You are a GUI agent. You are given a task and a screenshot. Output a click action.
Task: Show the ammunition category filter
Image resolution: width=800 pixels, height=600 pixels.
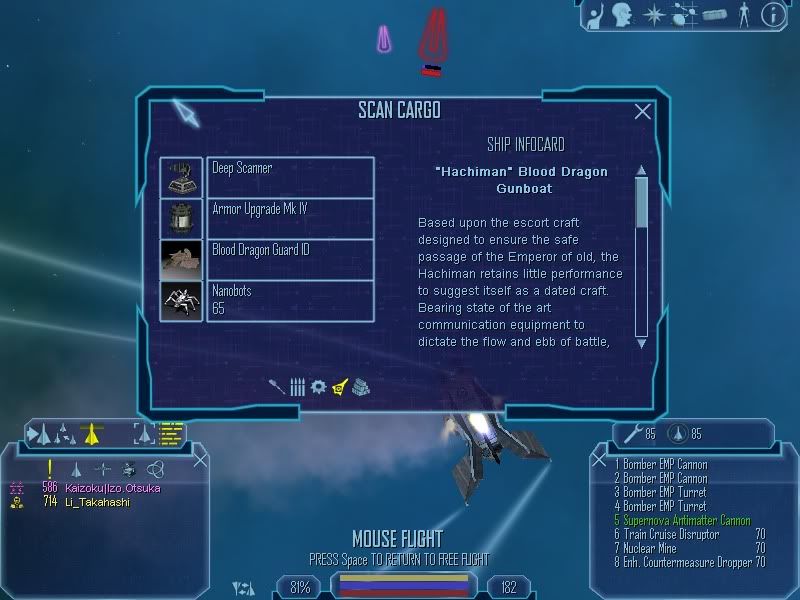tap(298, 386)
